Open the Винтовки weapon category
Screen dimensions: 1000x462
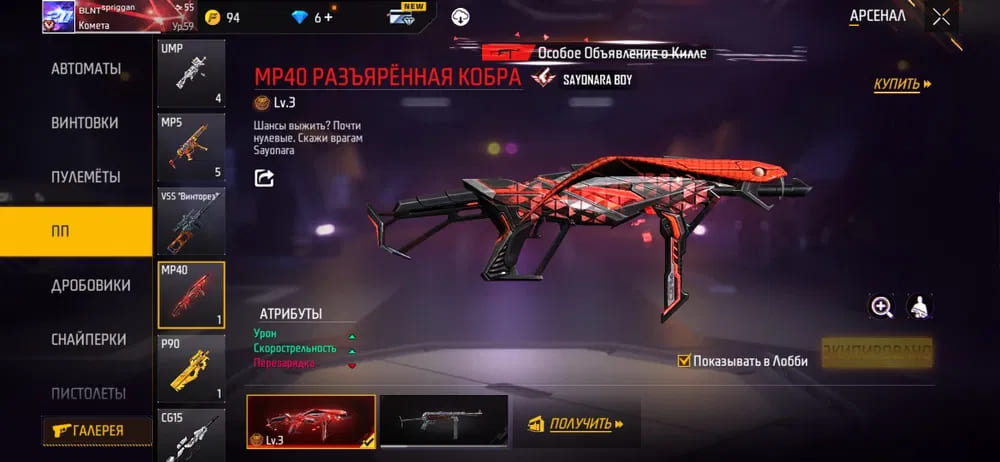[85, 123]
